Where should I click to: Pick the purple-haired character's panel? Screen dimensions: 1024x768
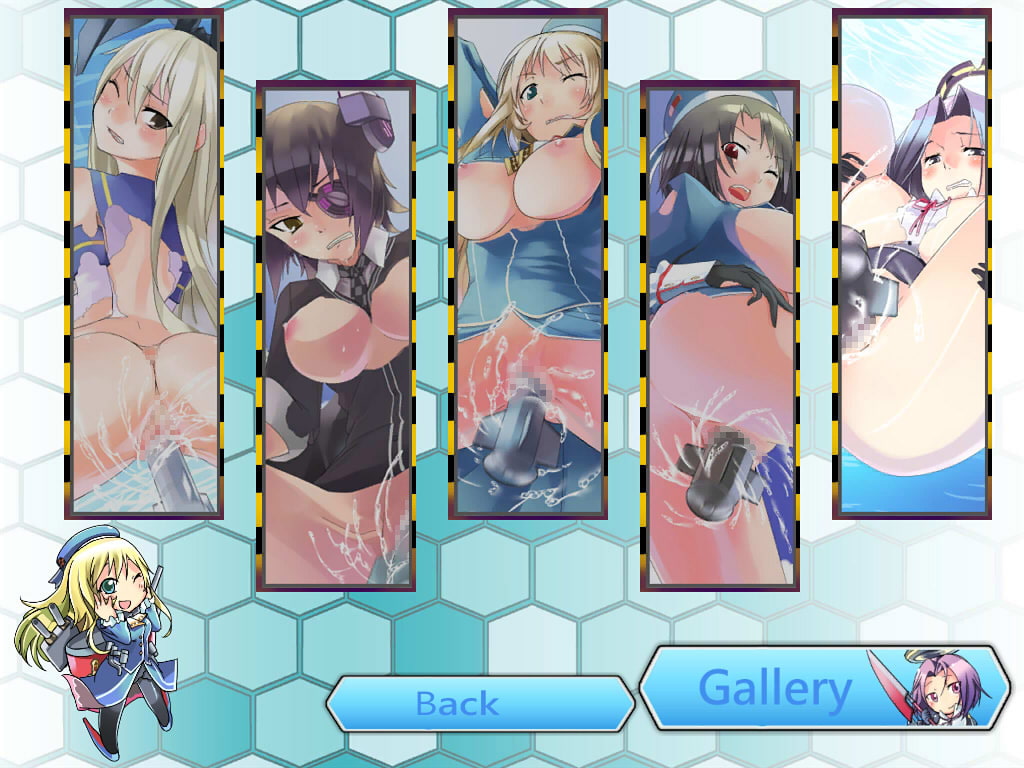pos(911,264)
